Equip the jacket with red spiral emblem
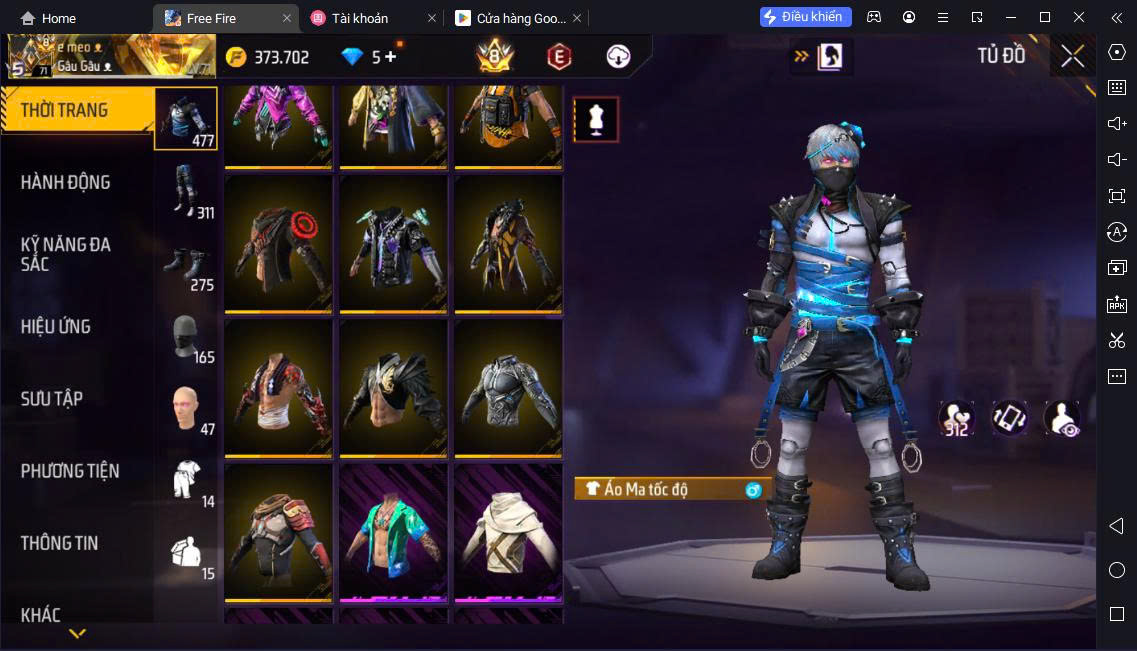The height and width of the screenshot is (651, 1137). coord(278,244)
